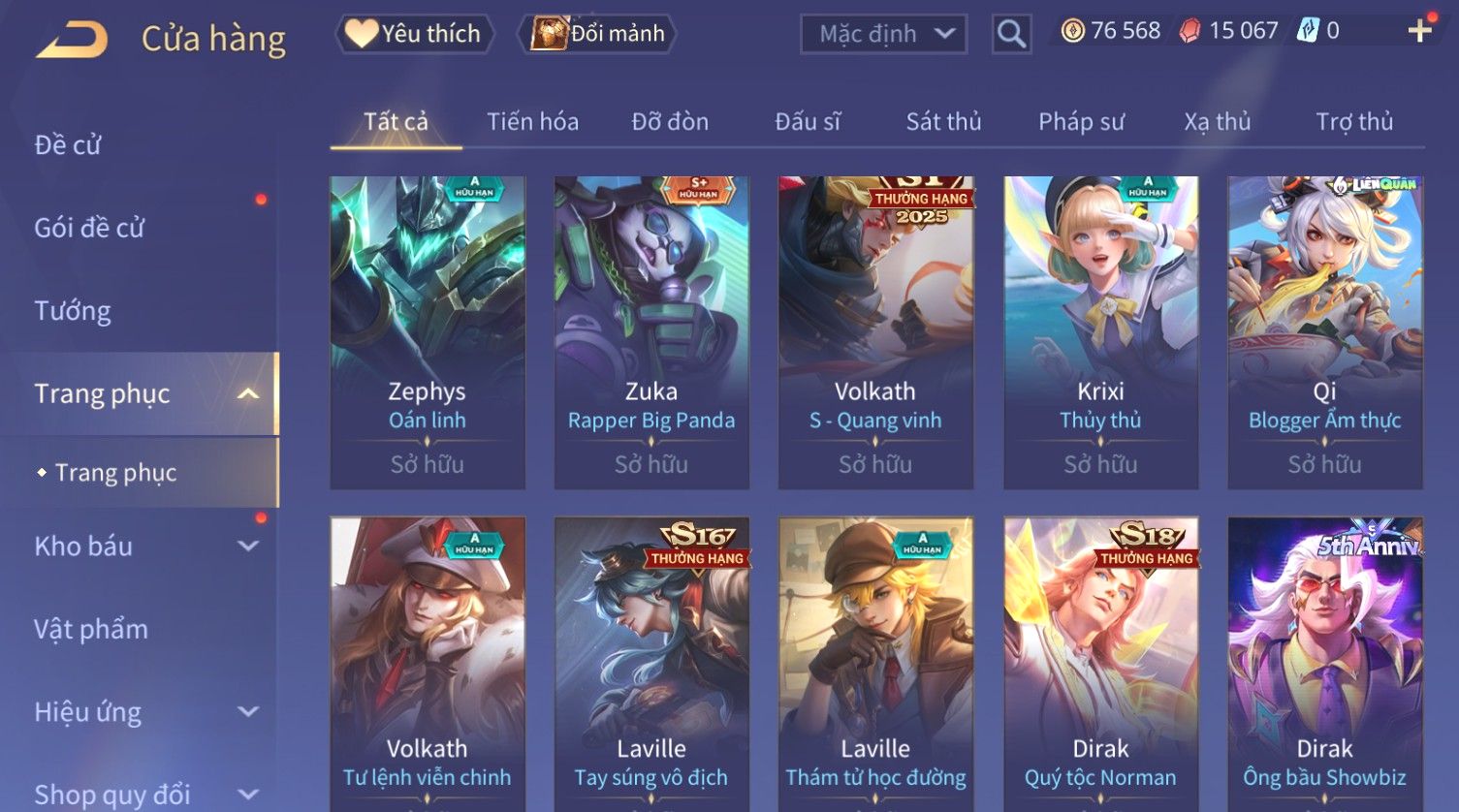This screenshot has width=1459, height=812.
Task: Show the Sát thủ skins tab
Action: (943, 122)
